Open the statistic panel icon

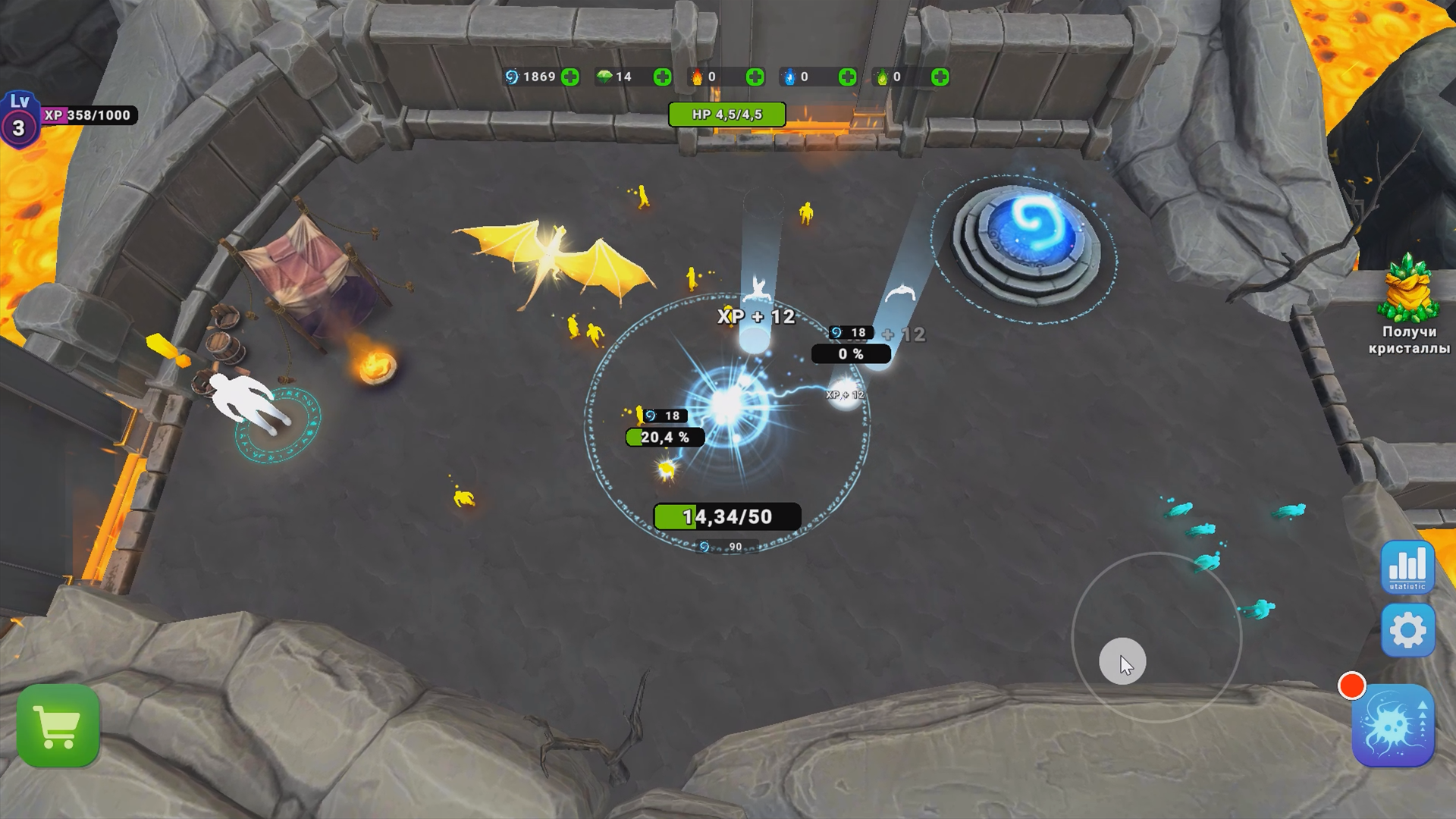coord(1407,567)
